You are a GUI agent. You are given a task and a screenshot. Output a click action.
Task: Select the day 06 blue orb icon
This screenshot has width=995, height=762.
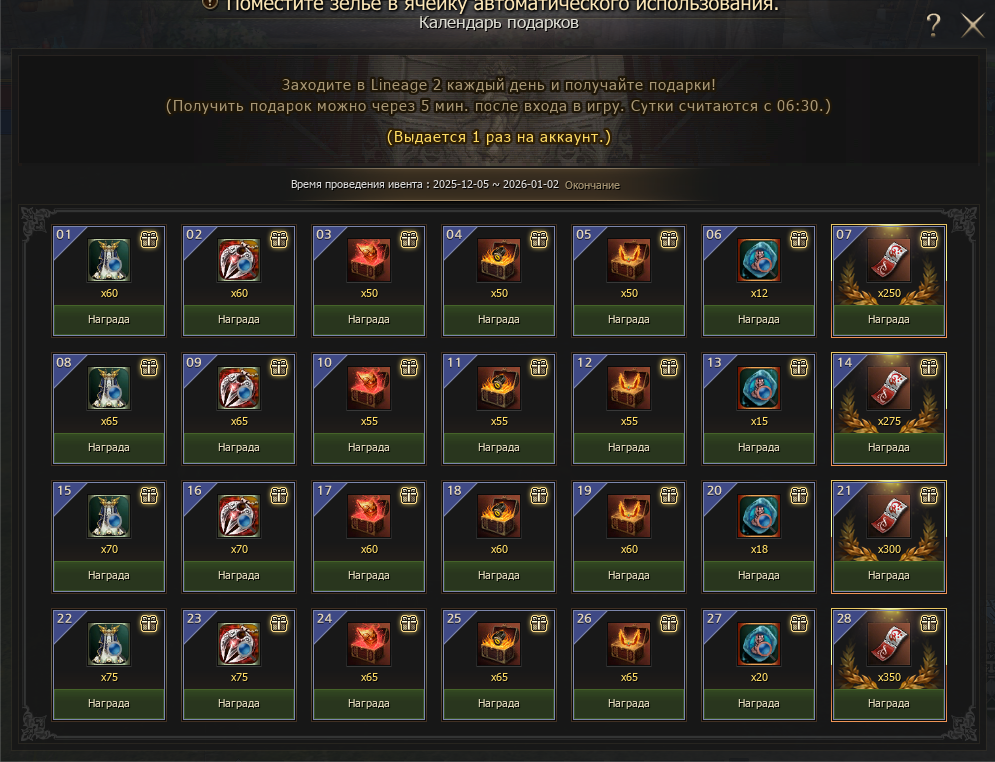pyautogui.click(x=759, y=260)
